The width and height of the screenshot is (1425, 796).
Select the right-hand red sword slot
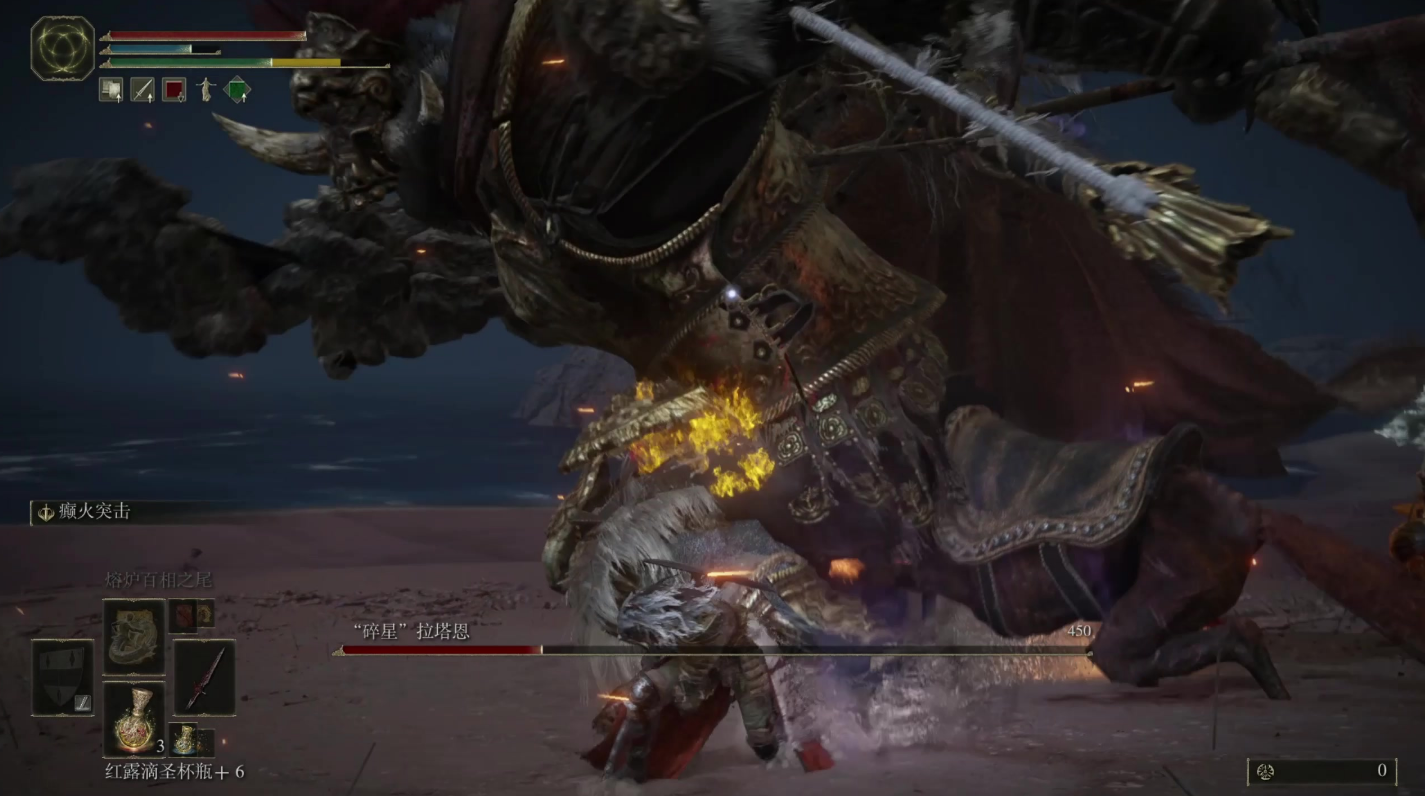point(204,678)
